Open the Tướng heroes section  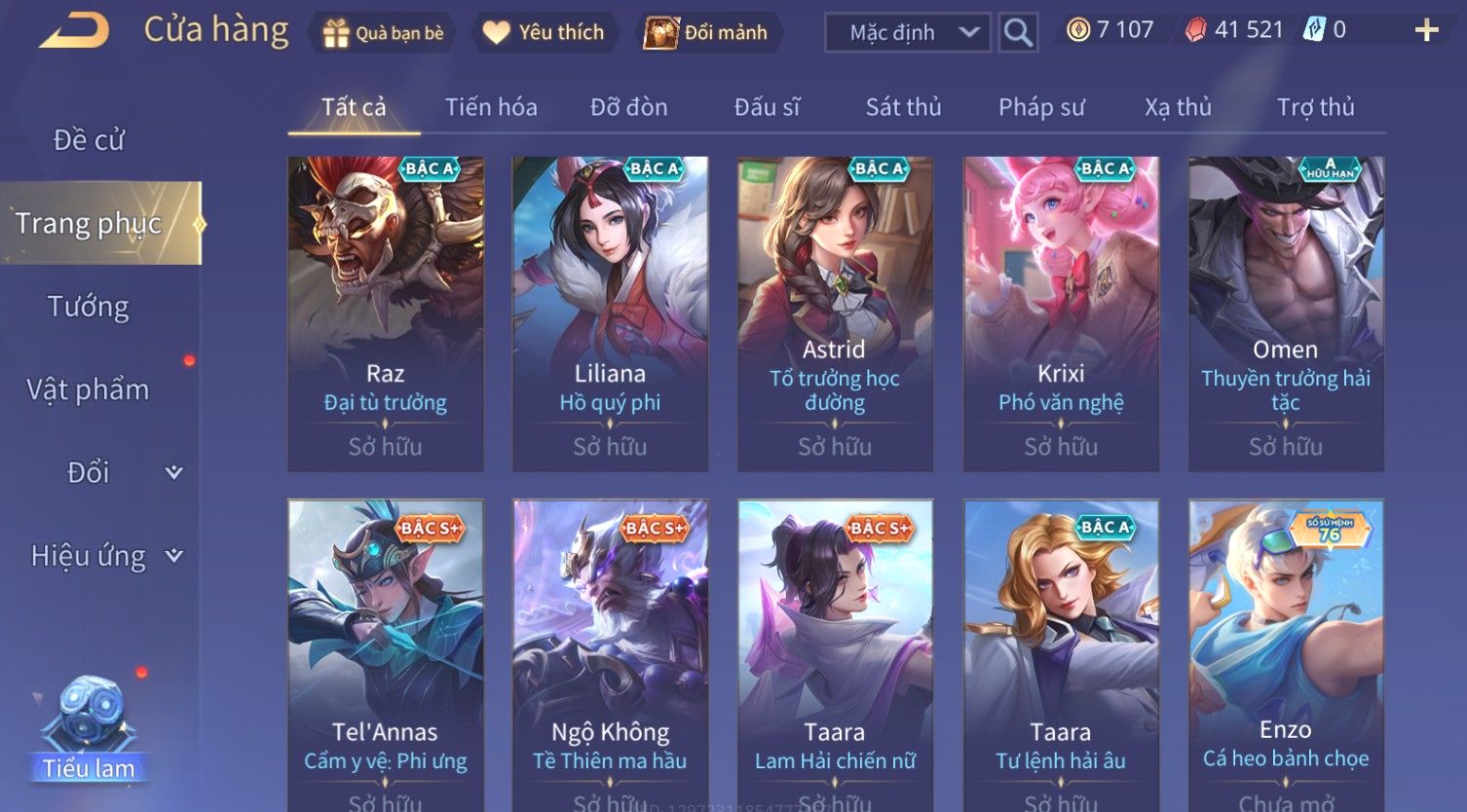[x=89, y=307]
